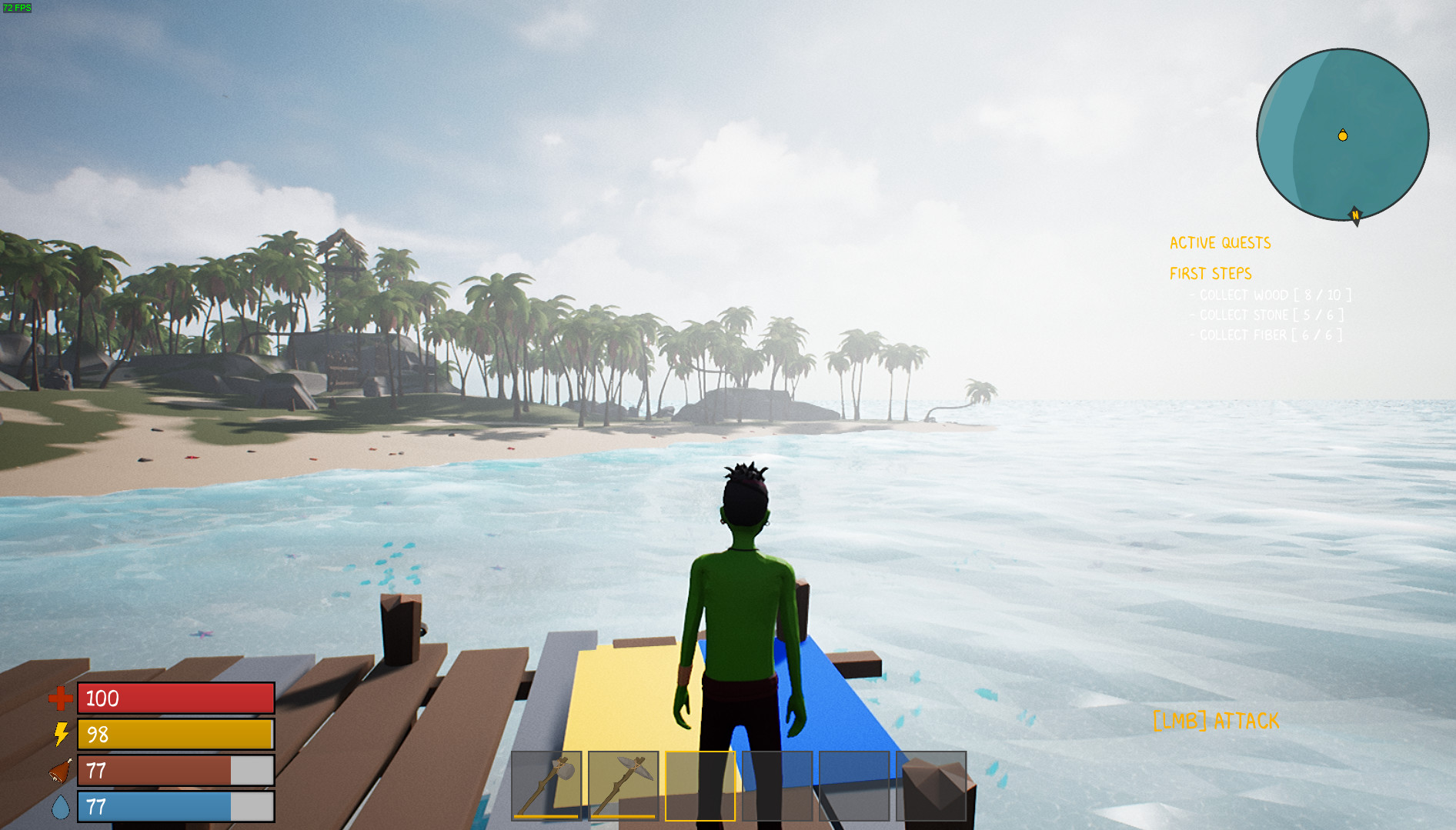1456x830 pixels.
Task: Click the drumstick hunger icon
Action: (59, 772)
